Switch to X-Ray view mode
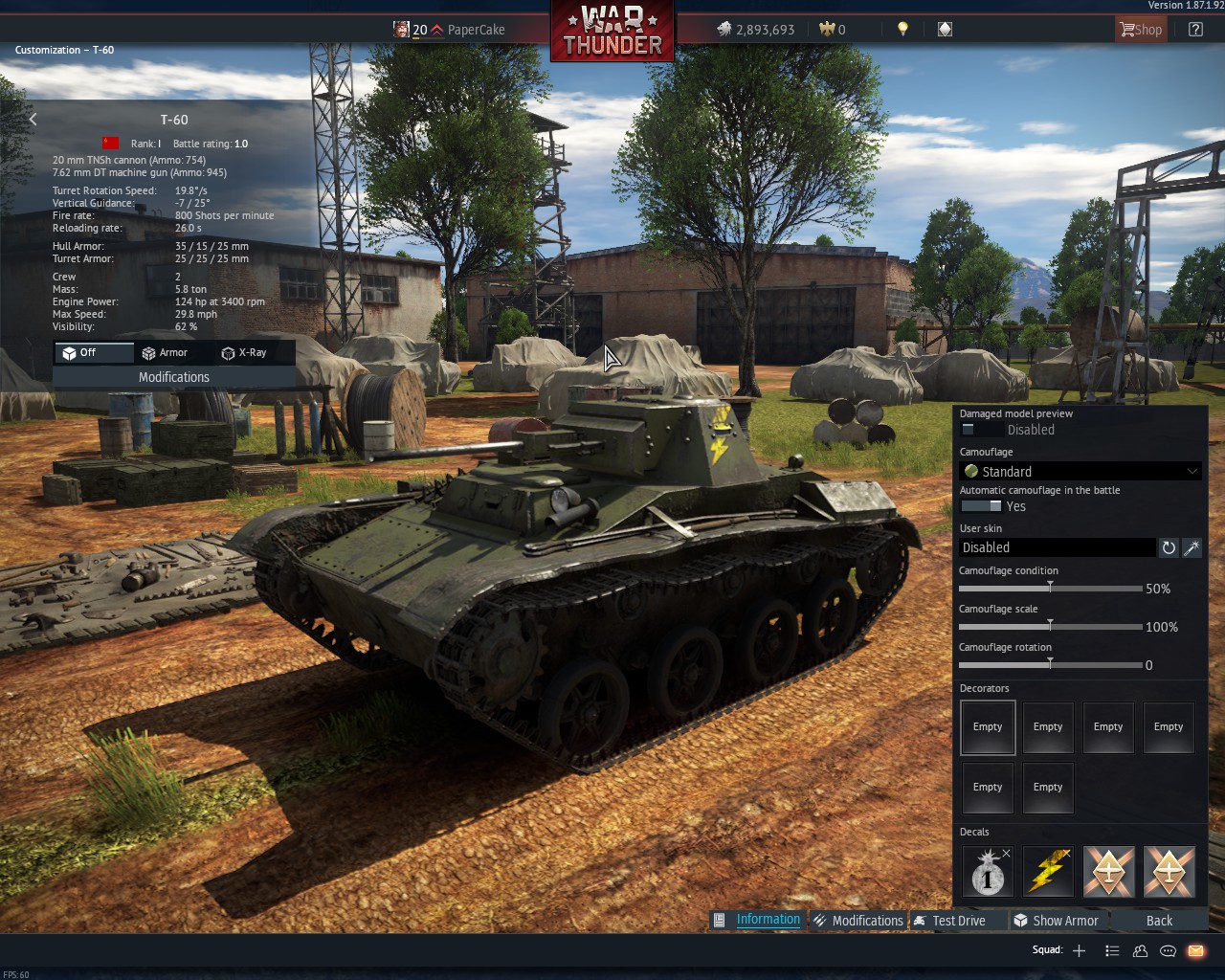This screenshot has width=1225, height=980. coord(244,353)
